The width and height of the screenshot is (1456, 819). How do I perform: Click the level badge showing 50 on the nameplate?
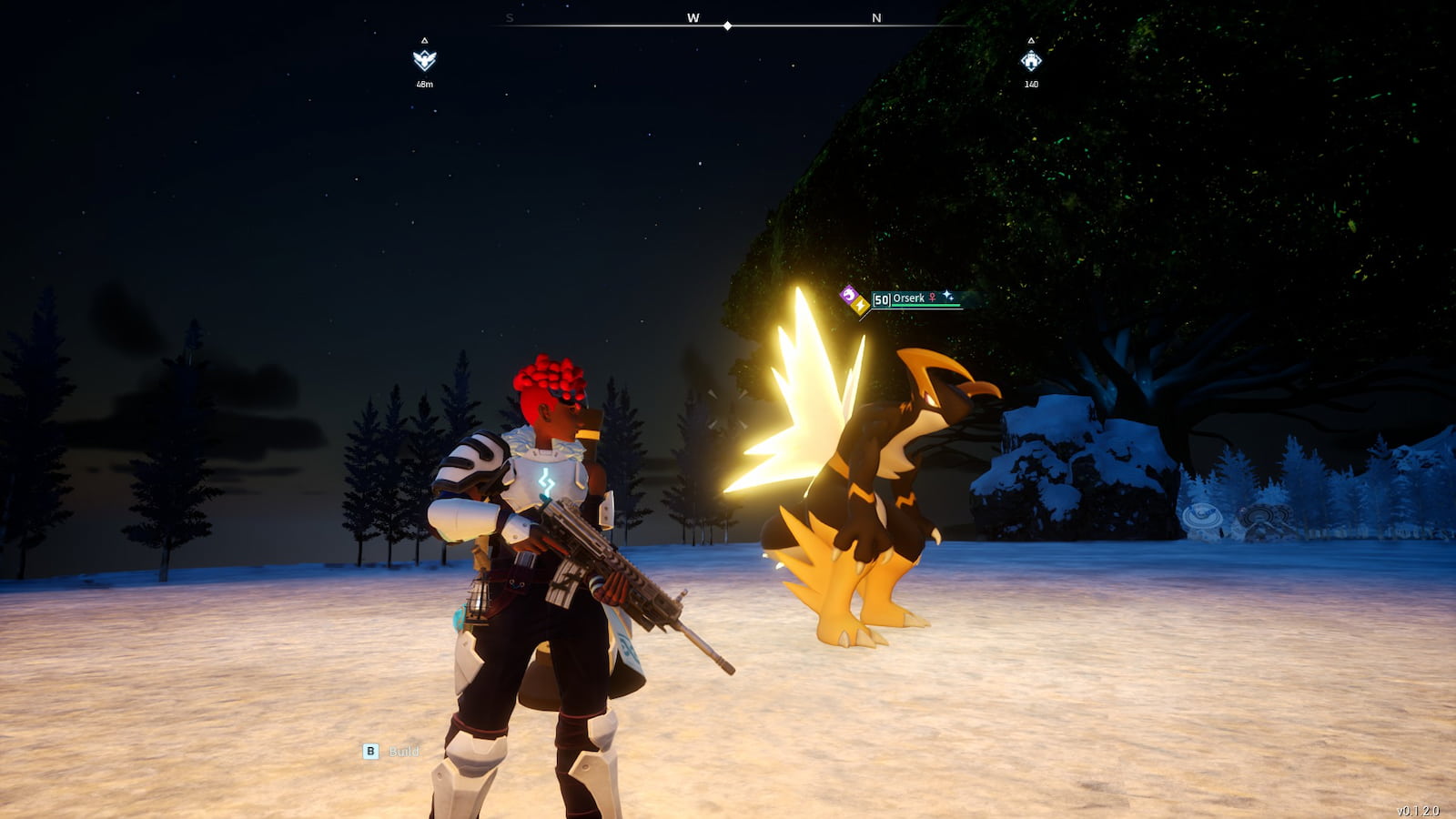pos(881,298)
